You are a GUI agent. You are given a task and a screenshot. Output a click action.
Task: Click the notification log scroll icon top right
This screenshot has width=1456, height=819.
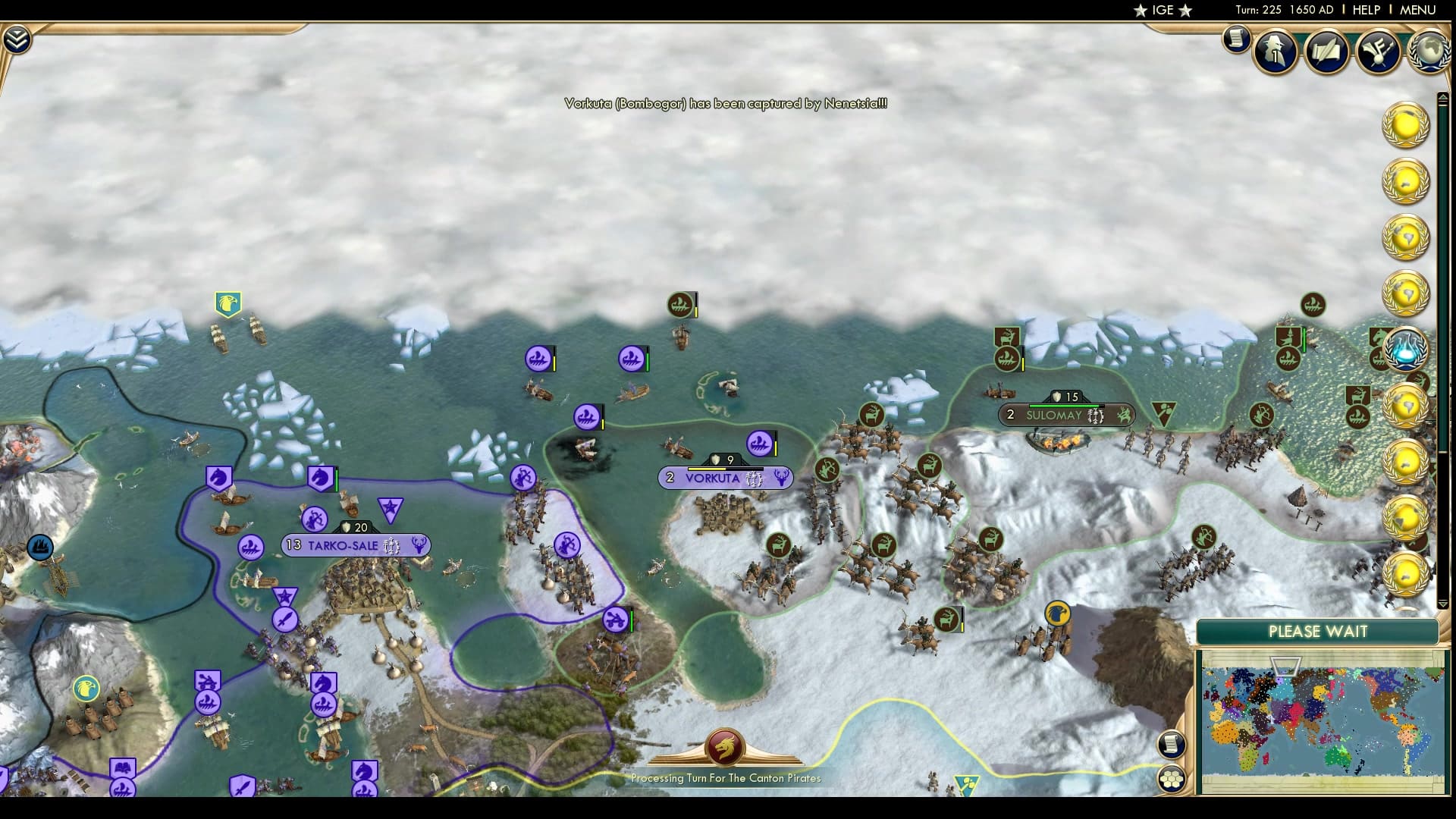[x=1235, y=39]
